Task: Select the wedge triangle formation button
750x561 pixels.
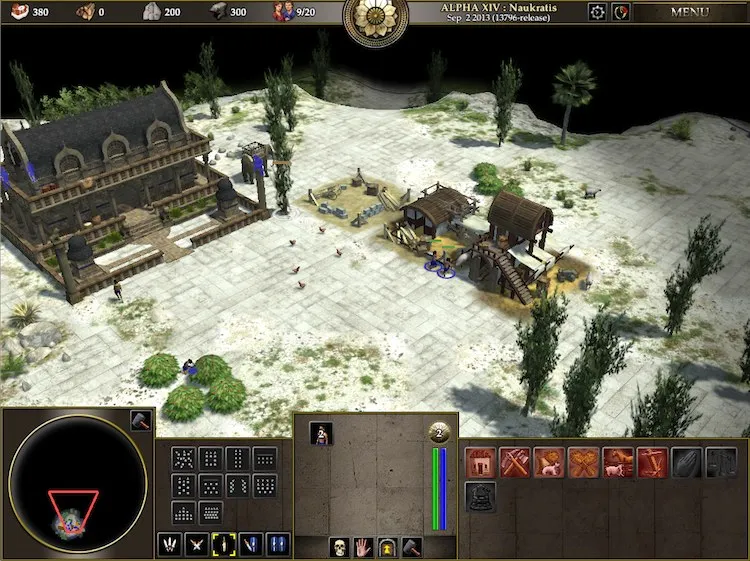Action: tap(183, 513)
